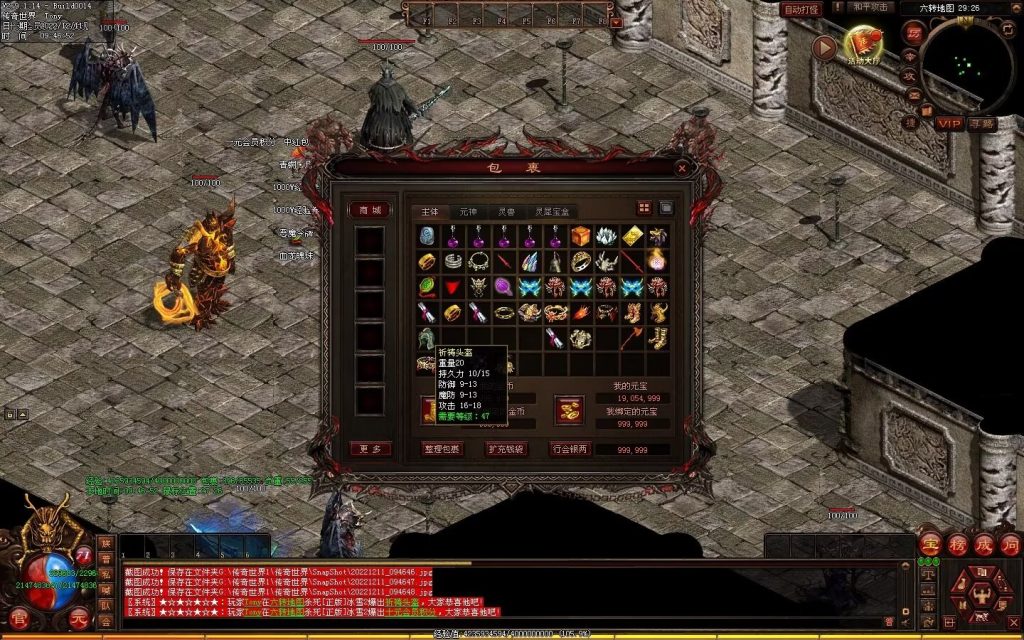Screen dimensions: 1024x640
Task: Click the round play-arrow button
Action: click(823, 47)
